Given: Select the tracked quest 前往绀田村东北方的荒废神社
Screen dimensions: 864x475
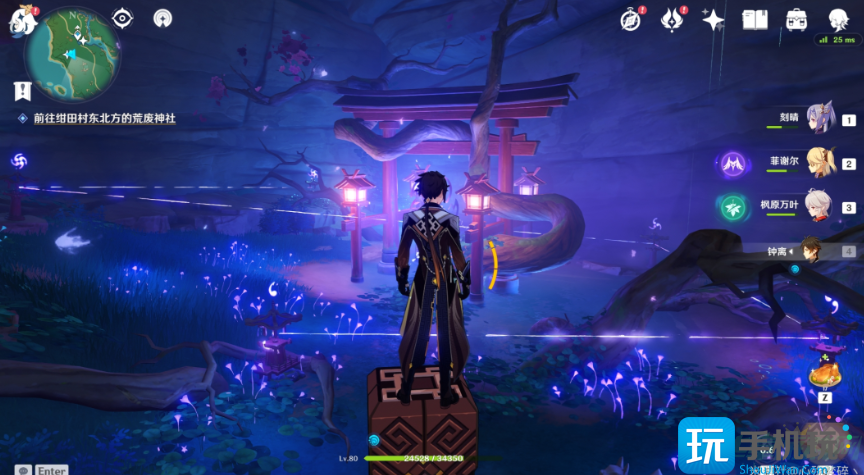Looking at the screenshot, I should click(x=104, y=118).
